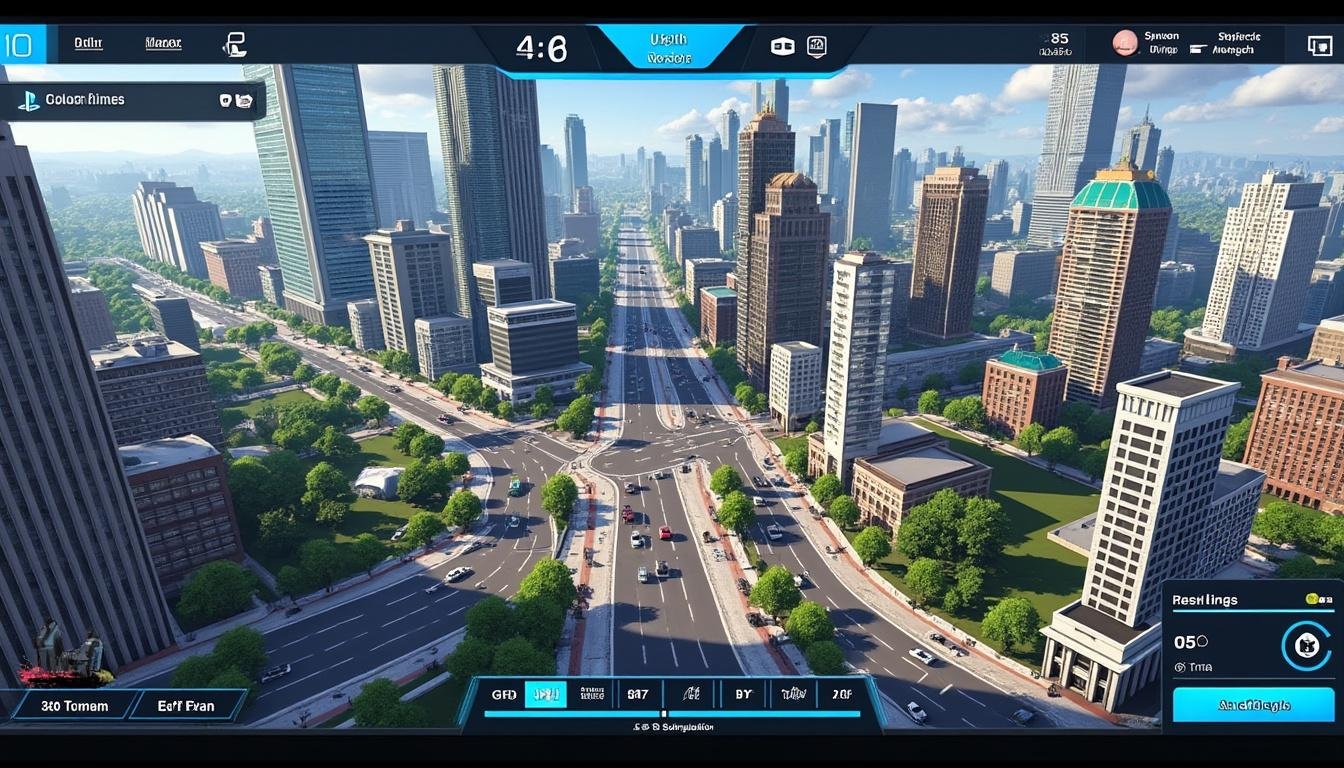Toggle the first small icon in the Coloor Rimes header
This screenshot has width=1344, height=768.
225,100
